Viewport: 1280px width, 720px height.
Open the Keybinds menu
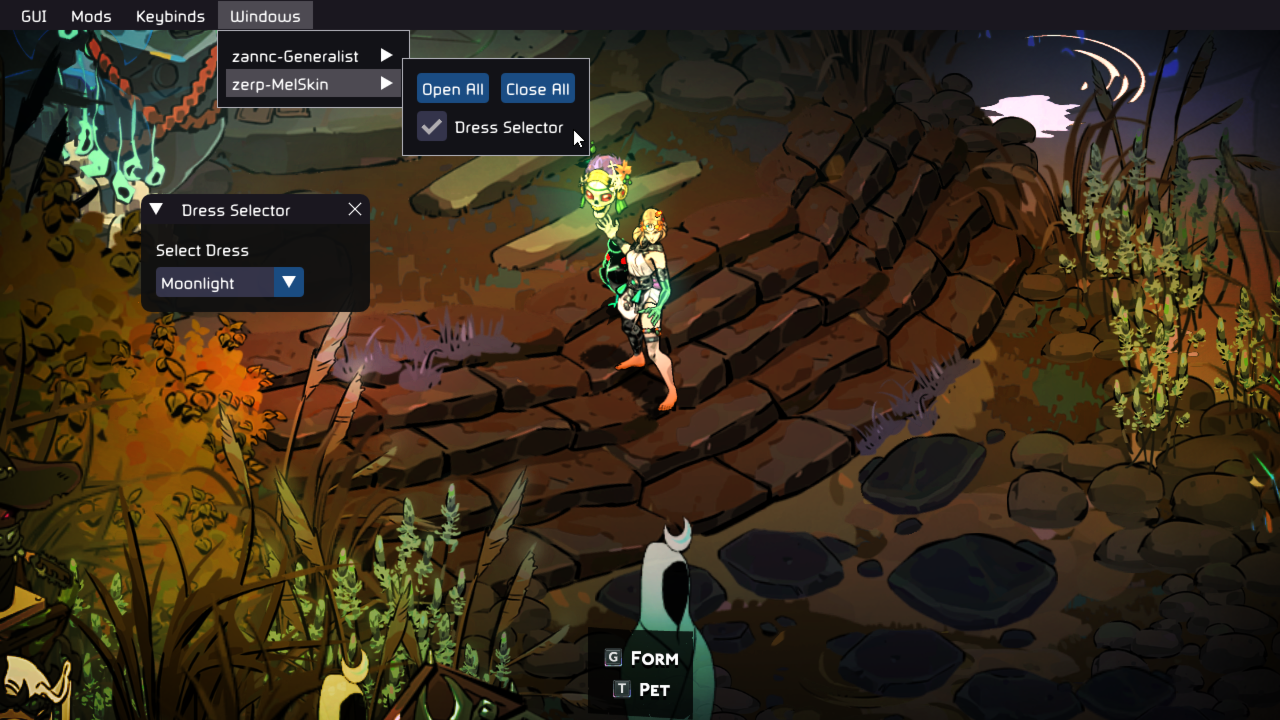pos(170,16)
